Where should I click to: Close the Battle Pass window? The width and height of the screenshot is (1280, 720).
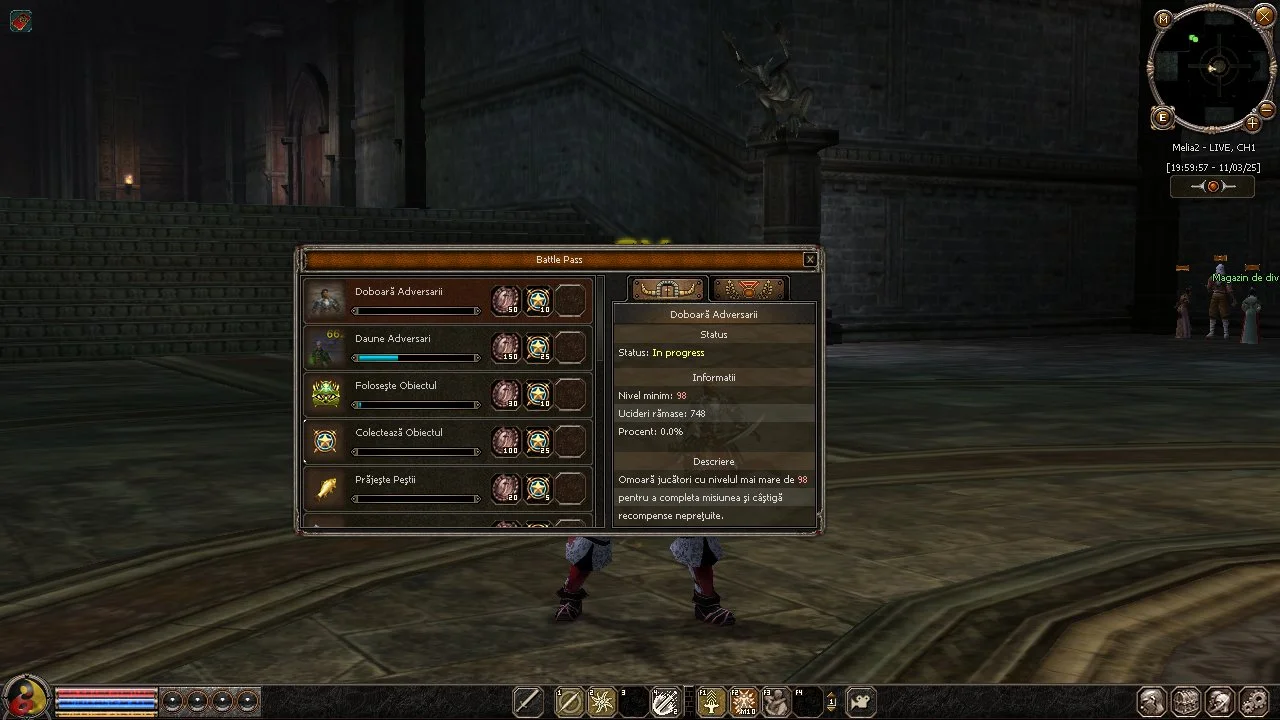(810, 260)
